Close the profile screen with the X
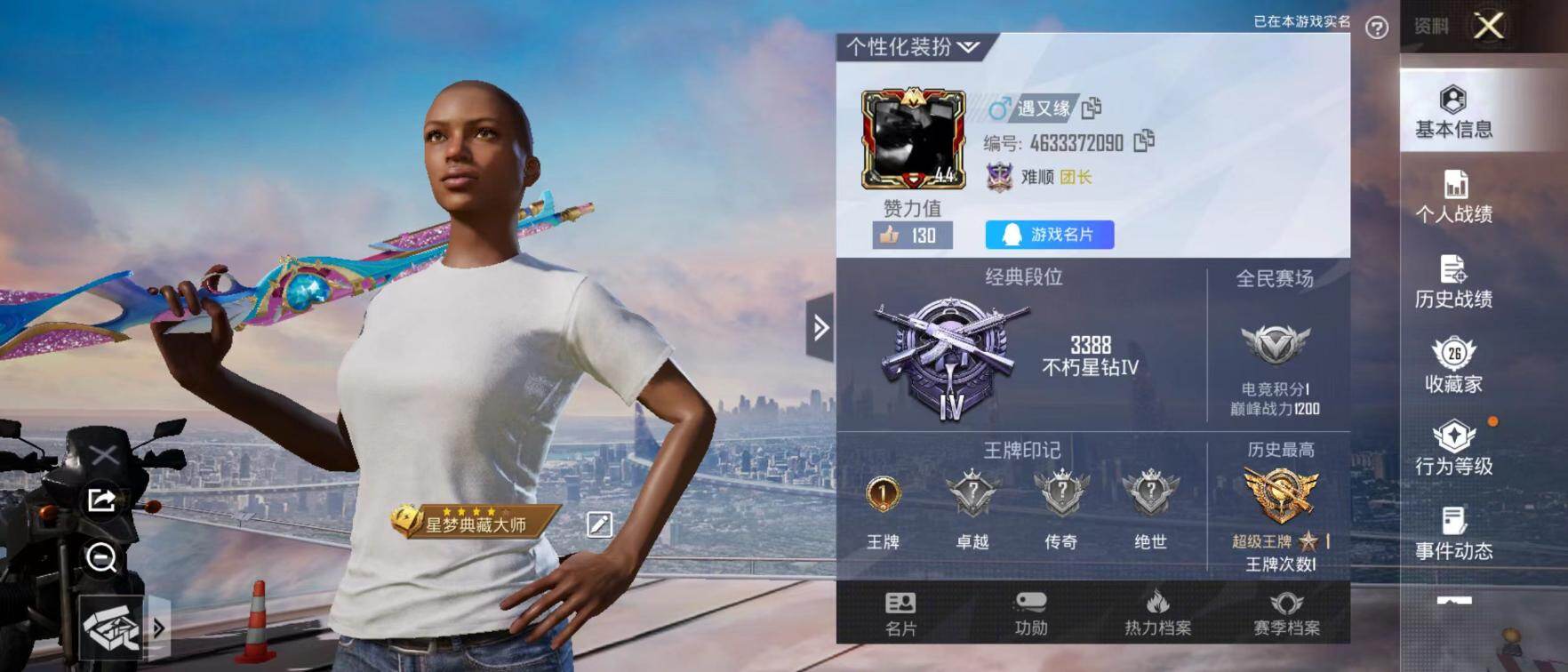The width and height of the screenshot is (1568, 672). tap(1489, 26)
